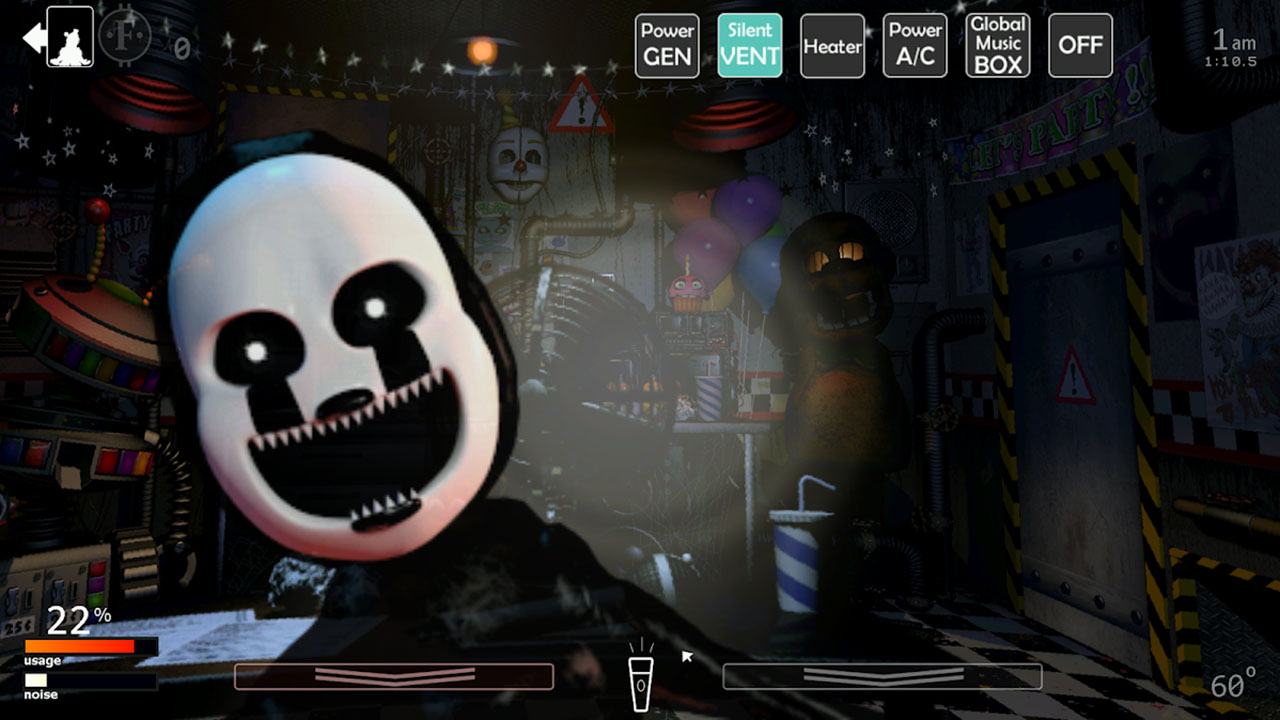Viewport: 1280px width, 720px height.
Task: Power on the A/C
Action: (914, 45)
